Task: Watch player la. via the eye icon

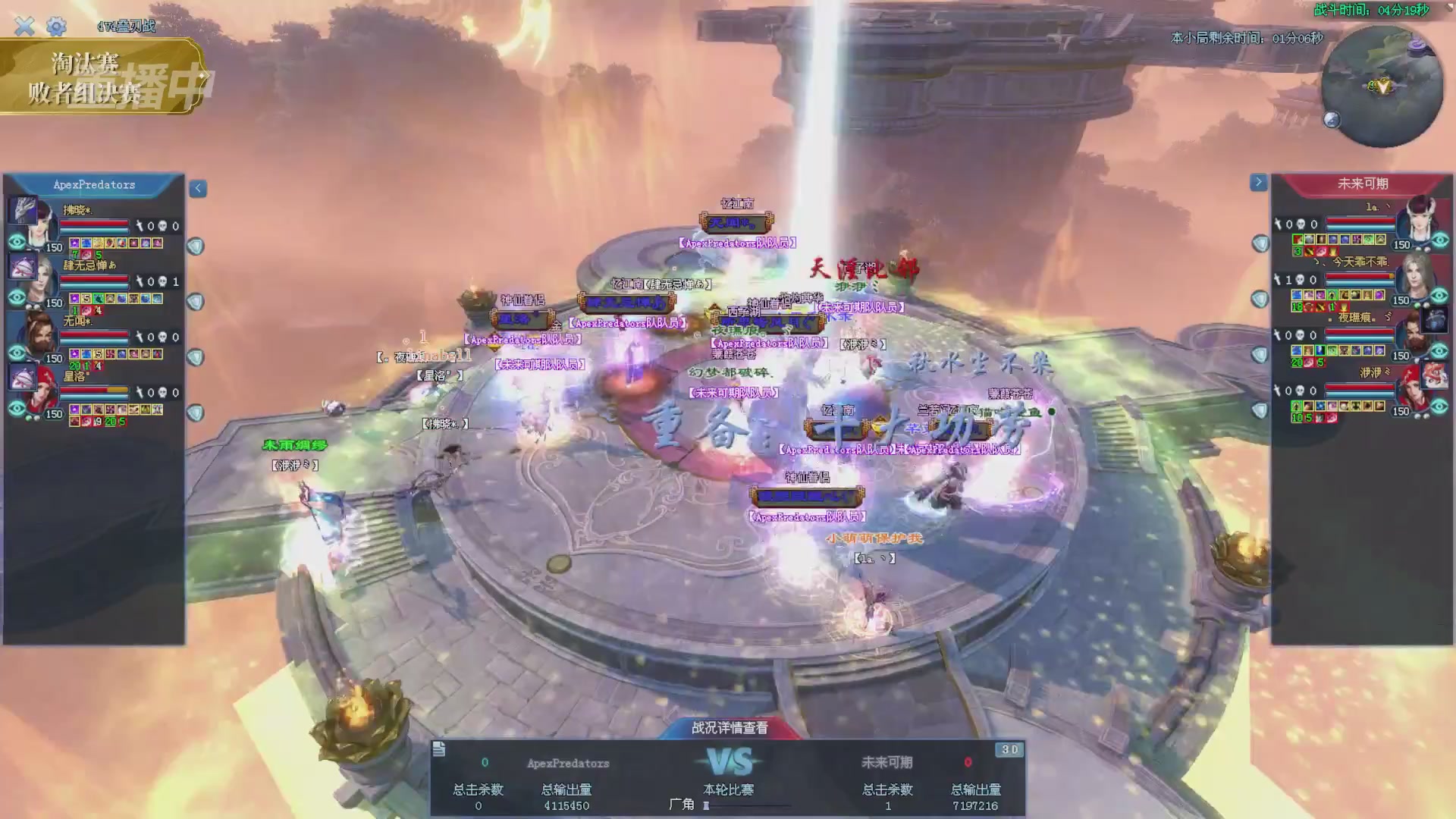Action: [x=1439, y=240]
